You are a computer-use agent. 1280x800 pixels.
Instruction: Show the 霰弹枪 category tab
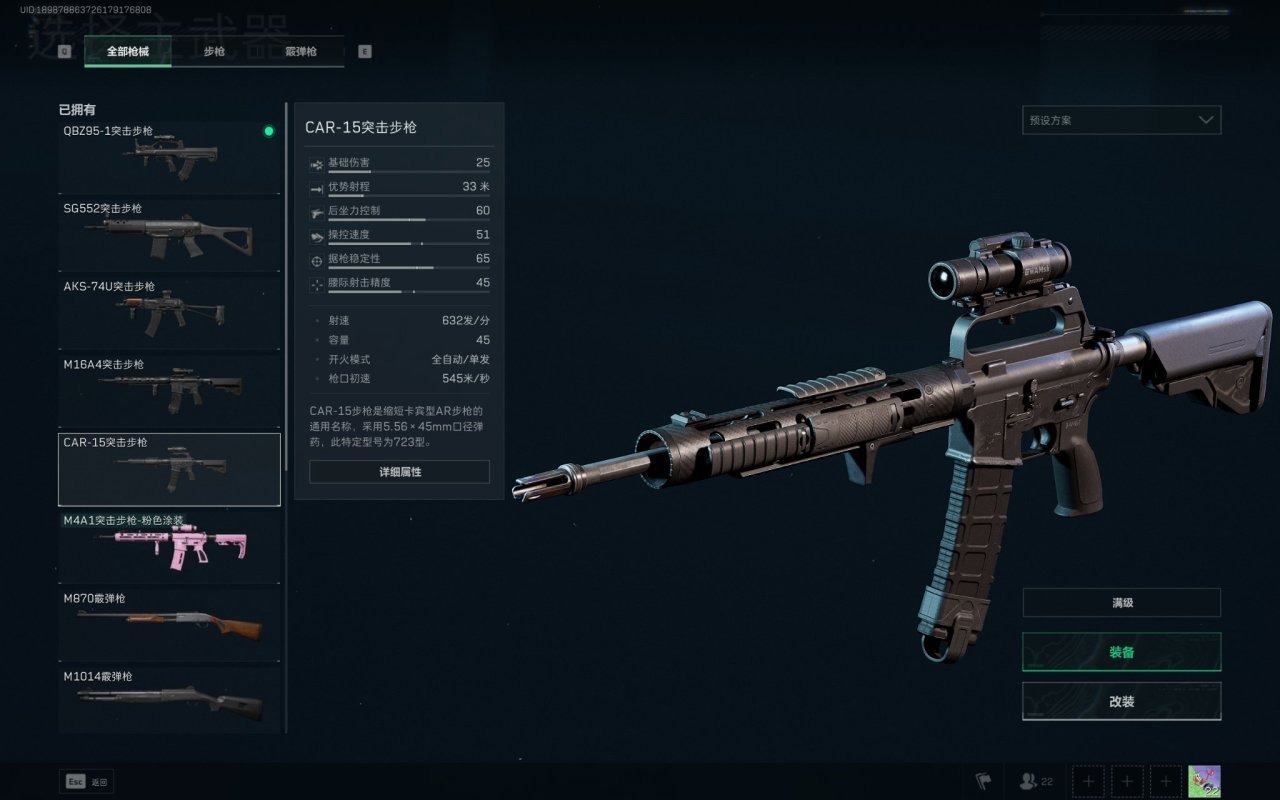coord(300,51)
